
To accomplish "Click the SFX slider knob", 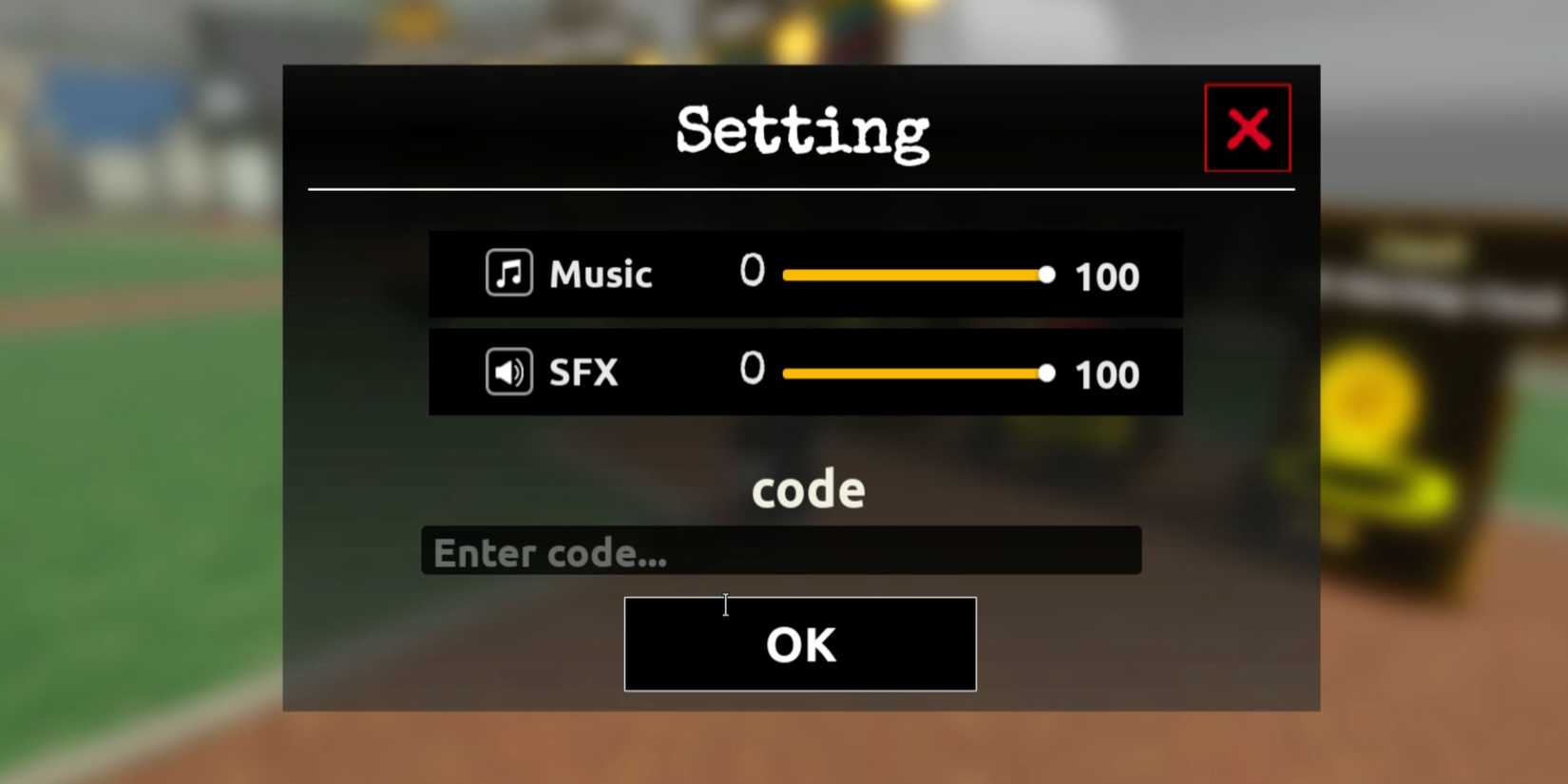I will coord(1047,373).
